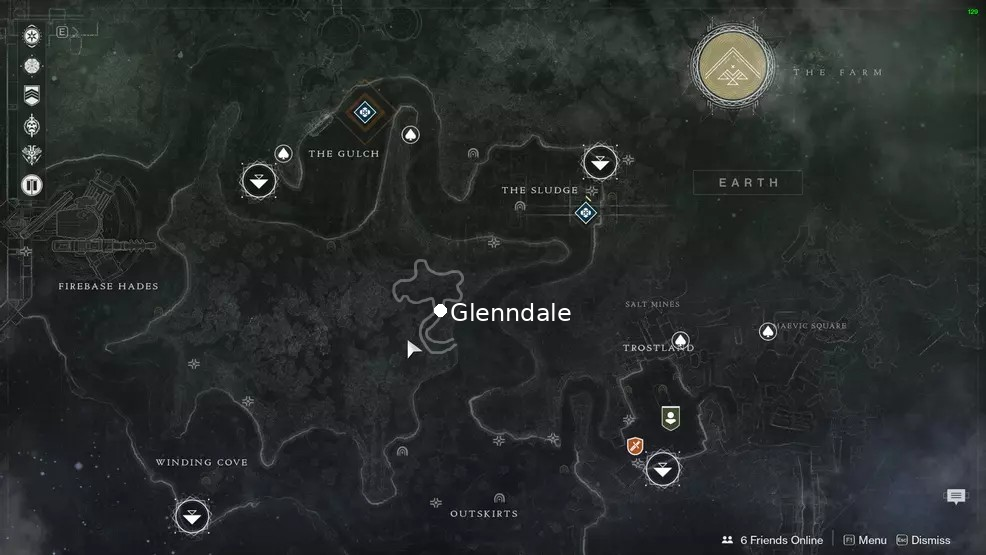
Task: Fast travel to the Trostland landing zone
Action: (662, 468)
